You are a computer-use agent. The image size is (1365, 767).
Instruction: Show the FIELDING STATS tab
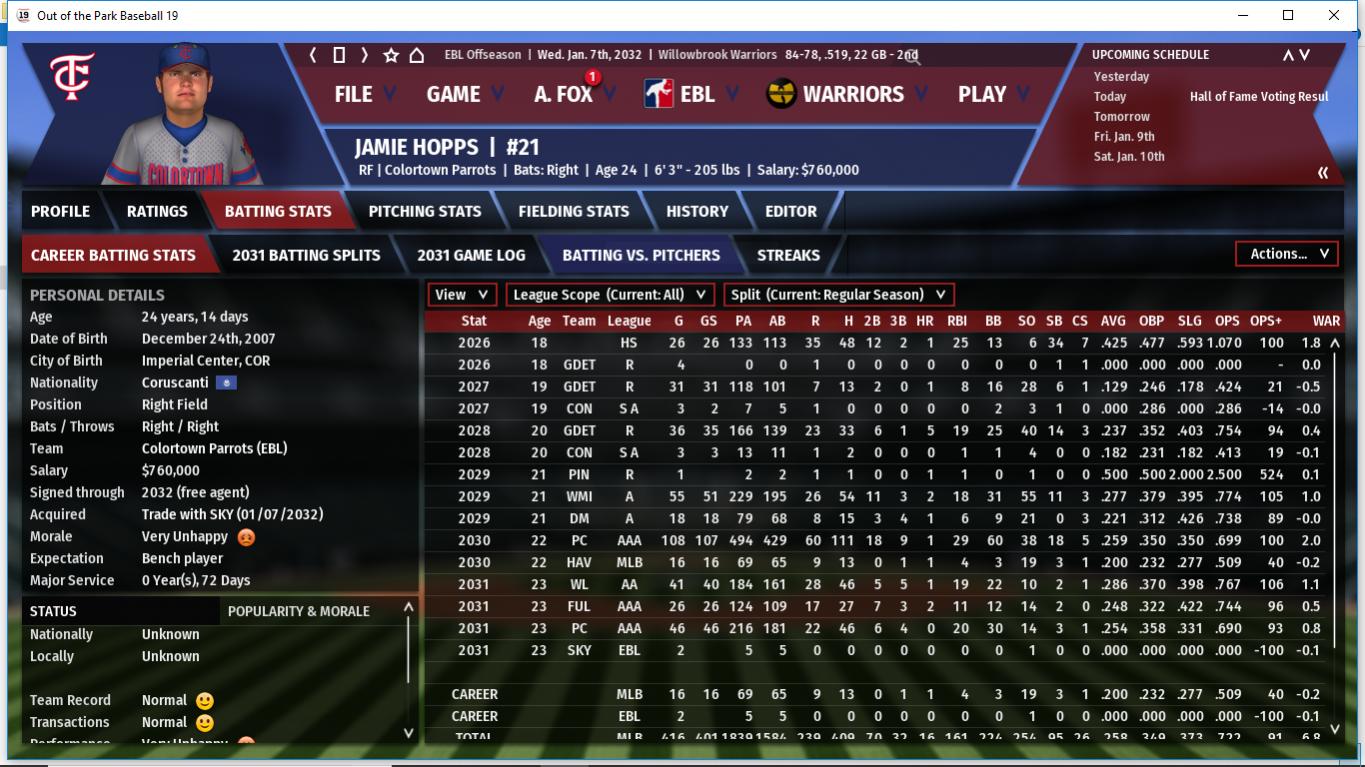pyautogui.click(x=573, y=211)
